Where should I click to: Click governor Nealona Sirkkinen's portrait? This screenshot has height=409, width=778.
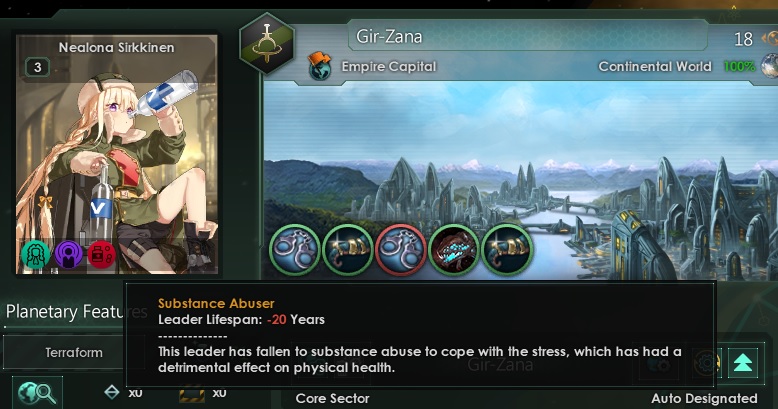coord(116,150)
